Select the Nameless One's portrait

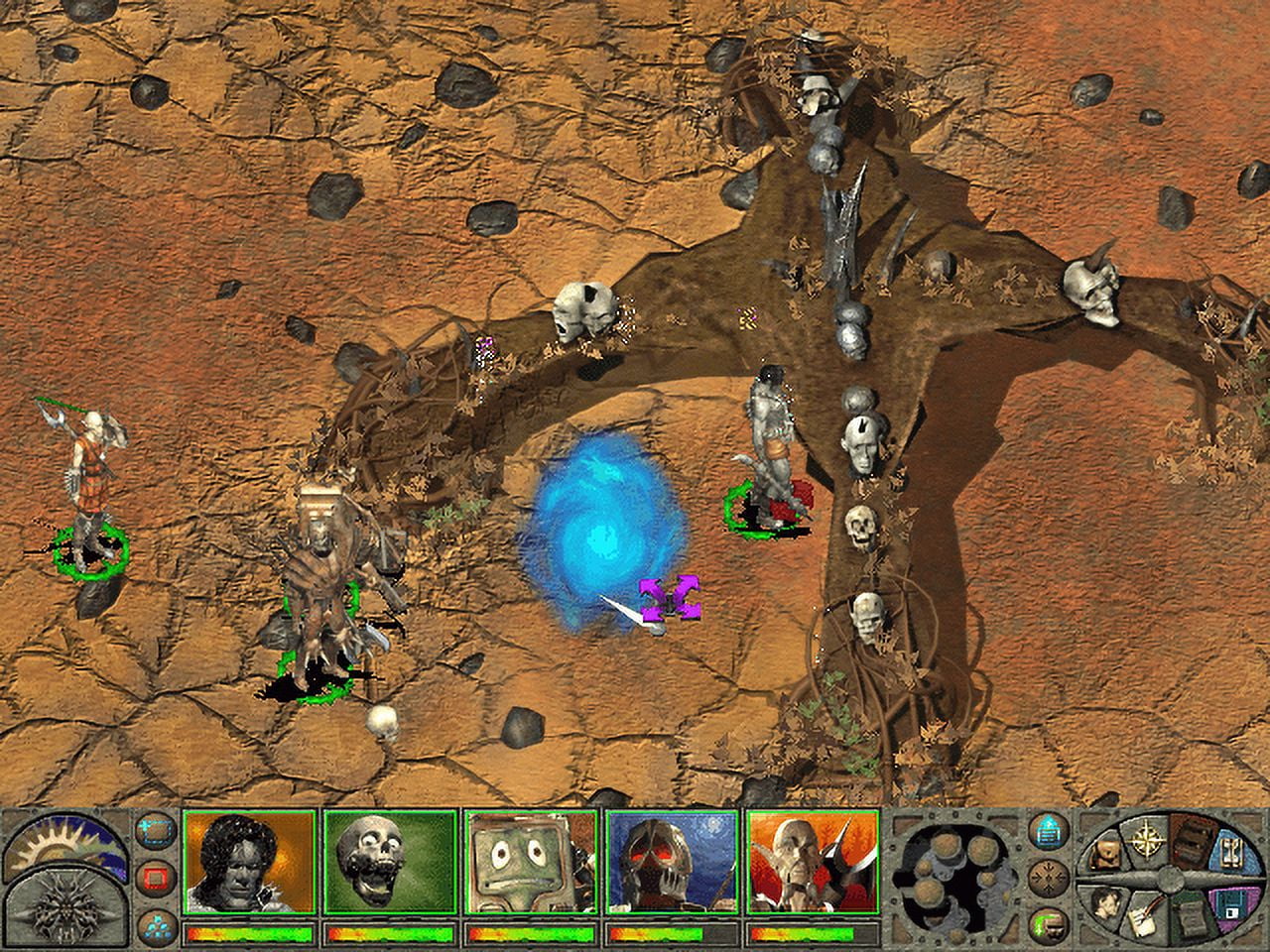pyautogui.click(x=249, y=861)
